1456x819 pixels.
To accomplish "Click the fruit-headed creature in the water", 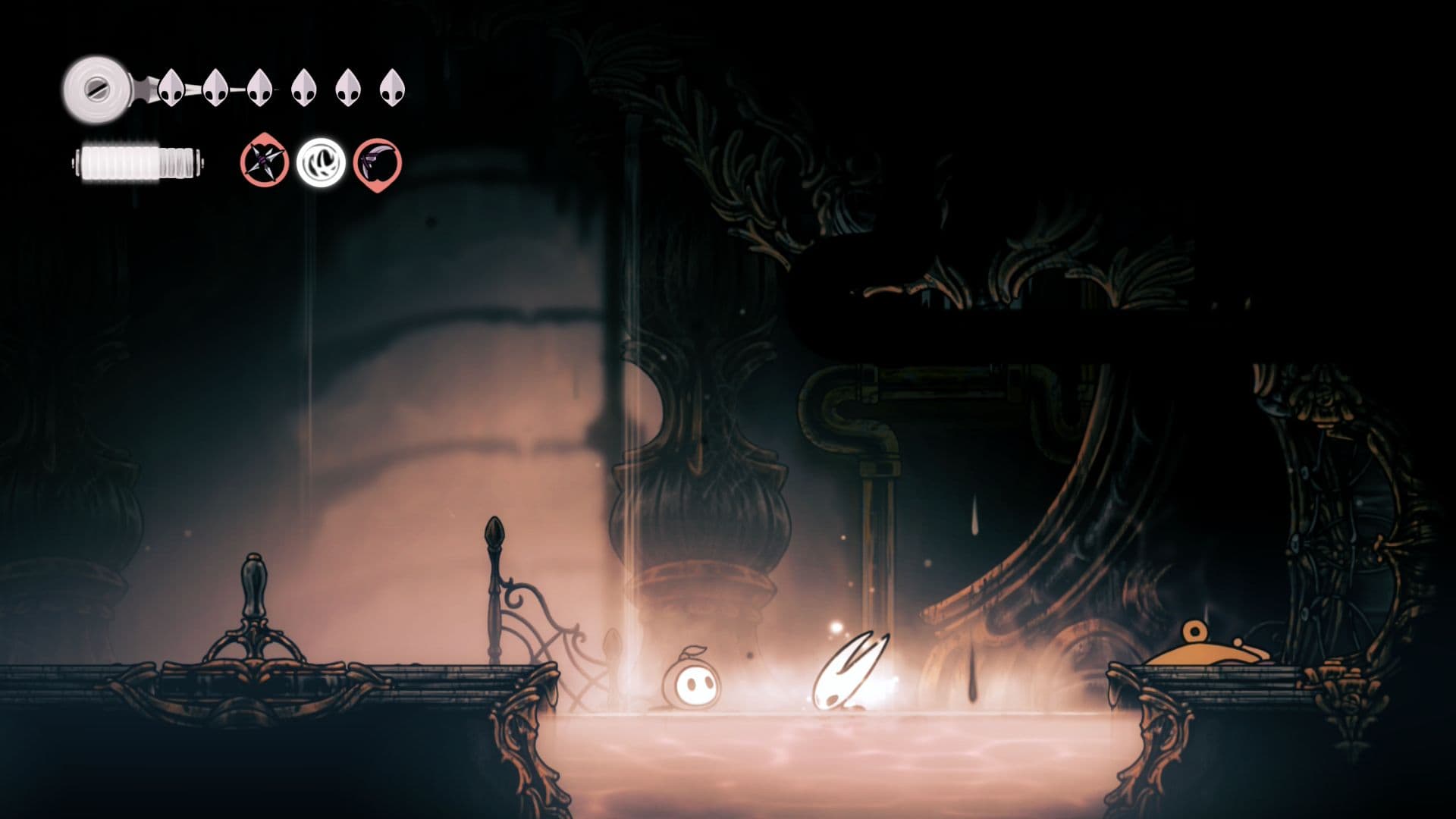I will click(694, 682).
